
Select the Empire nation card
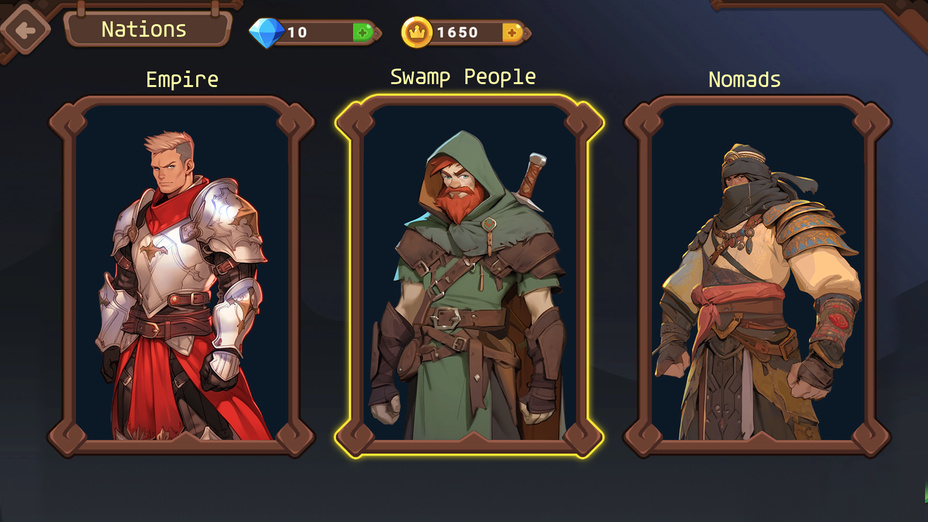pos(182,275)
